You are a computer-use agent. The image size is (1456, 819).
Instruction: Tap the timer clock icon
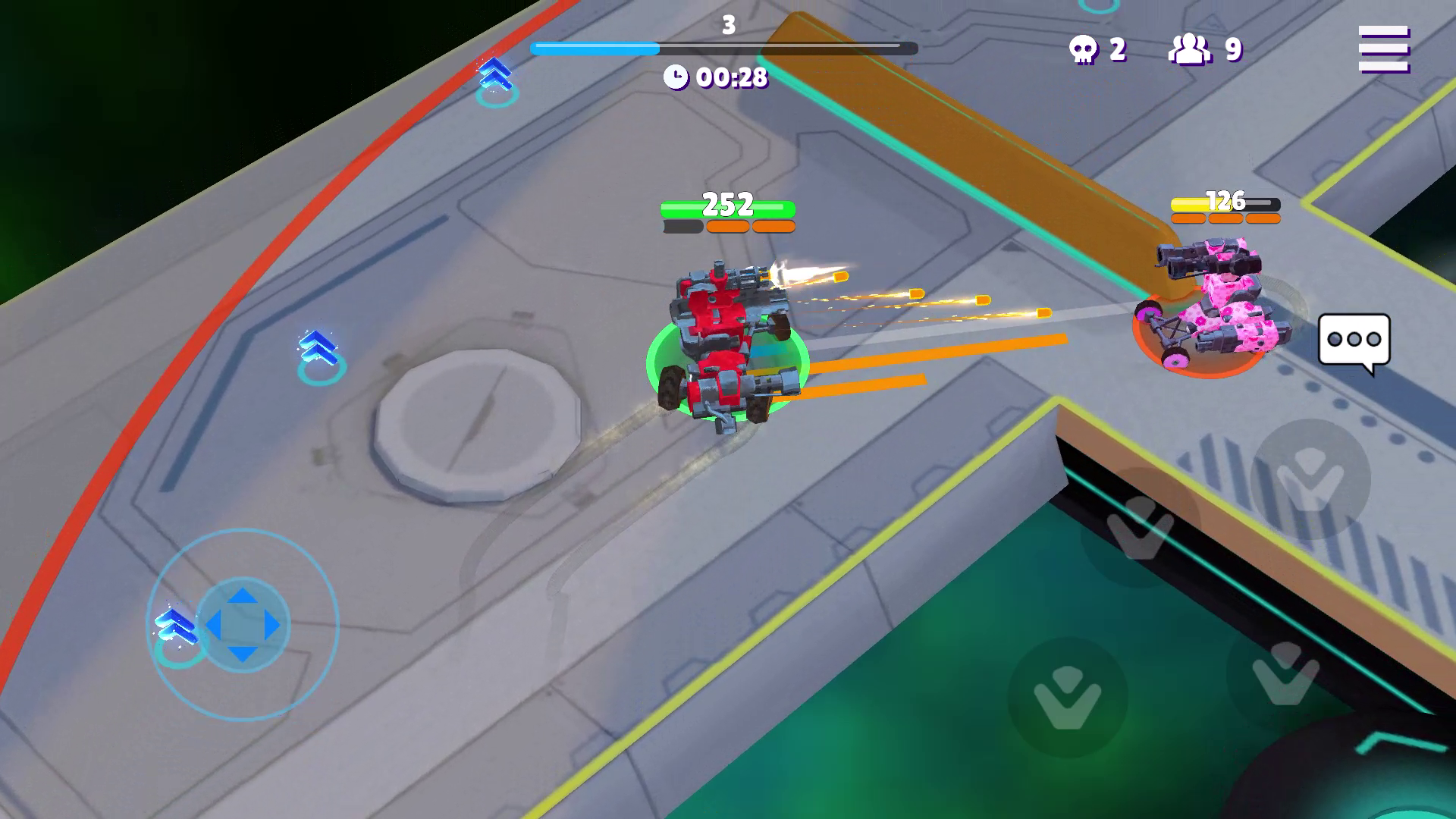click(677, 77)
